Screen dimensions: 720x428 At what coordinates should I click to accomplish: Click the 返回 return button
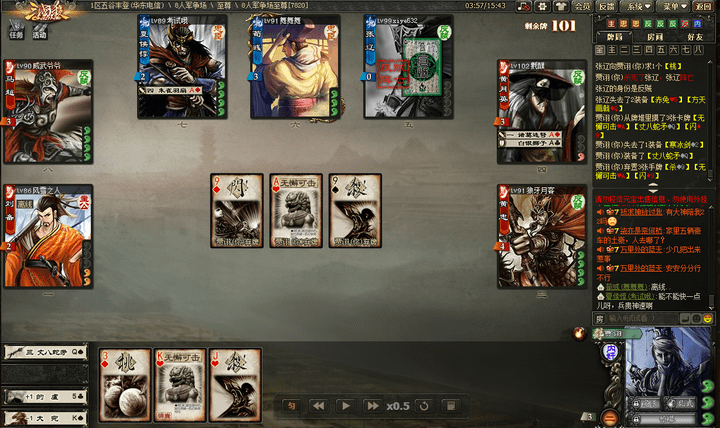click(703, 6)
